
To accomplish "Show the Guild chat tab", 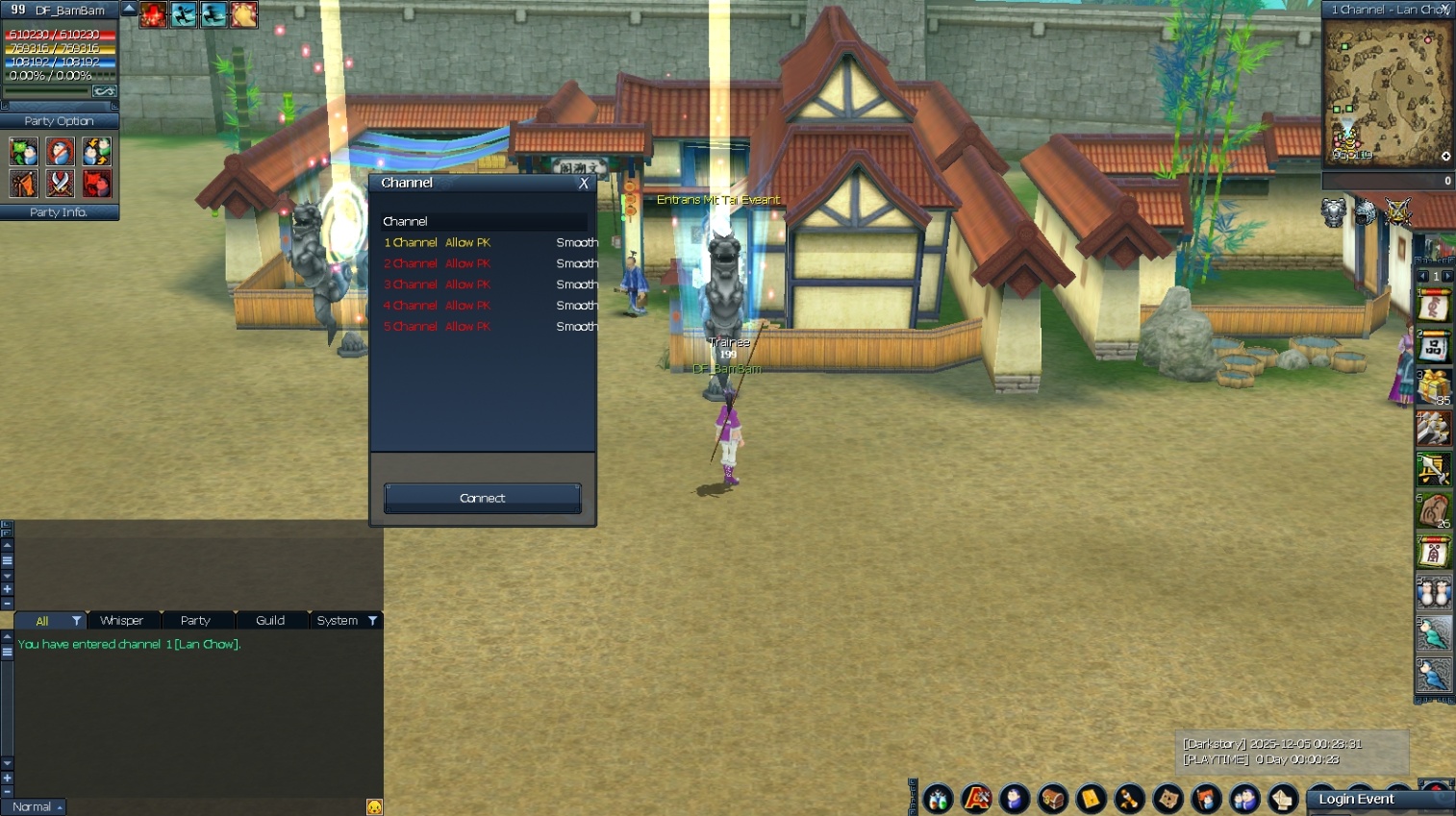I will (x=270, y=621).
